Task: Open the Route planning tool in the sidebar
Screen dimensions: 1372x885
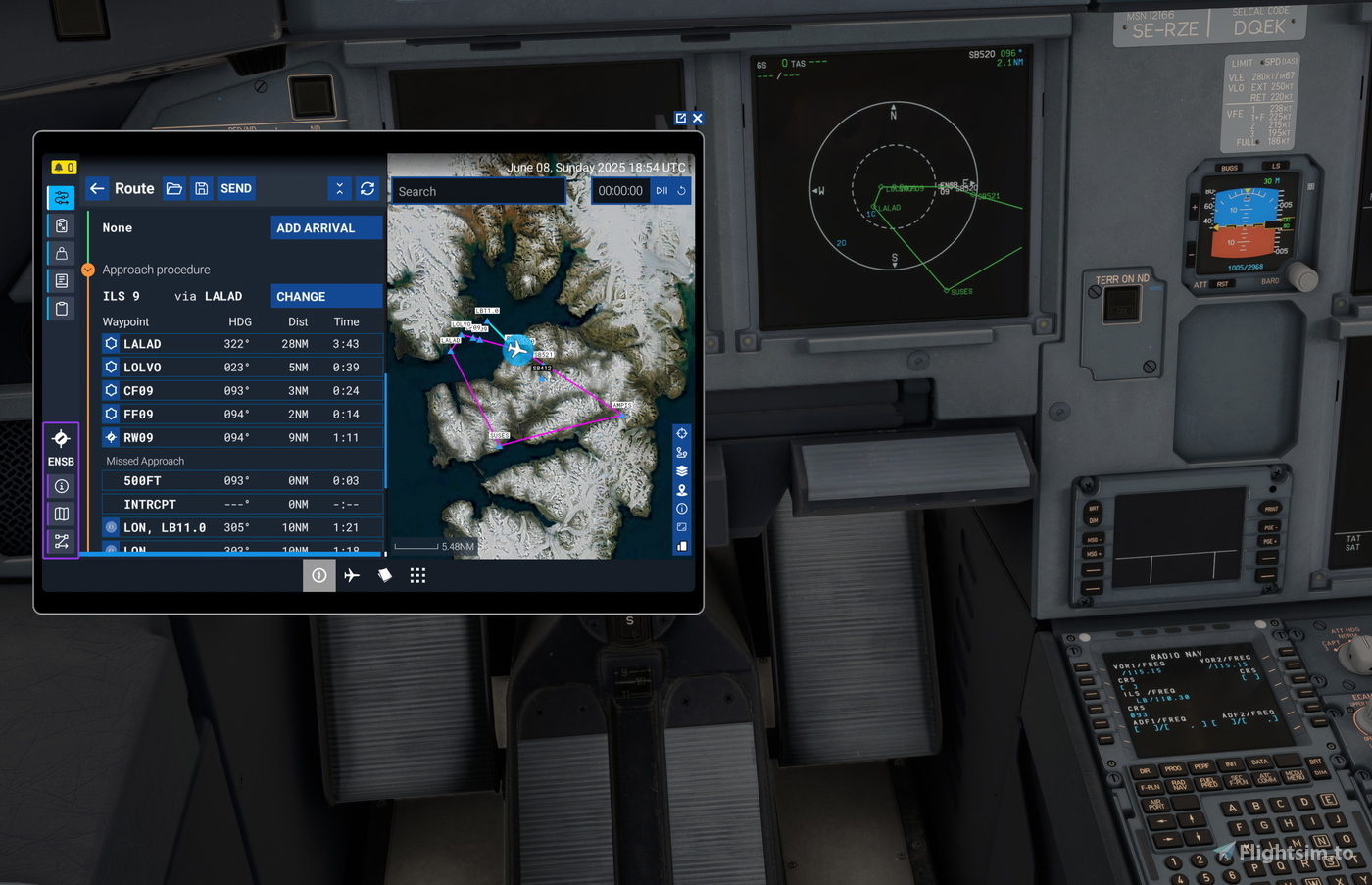Action: point(61,197)
